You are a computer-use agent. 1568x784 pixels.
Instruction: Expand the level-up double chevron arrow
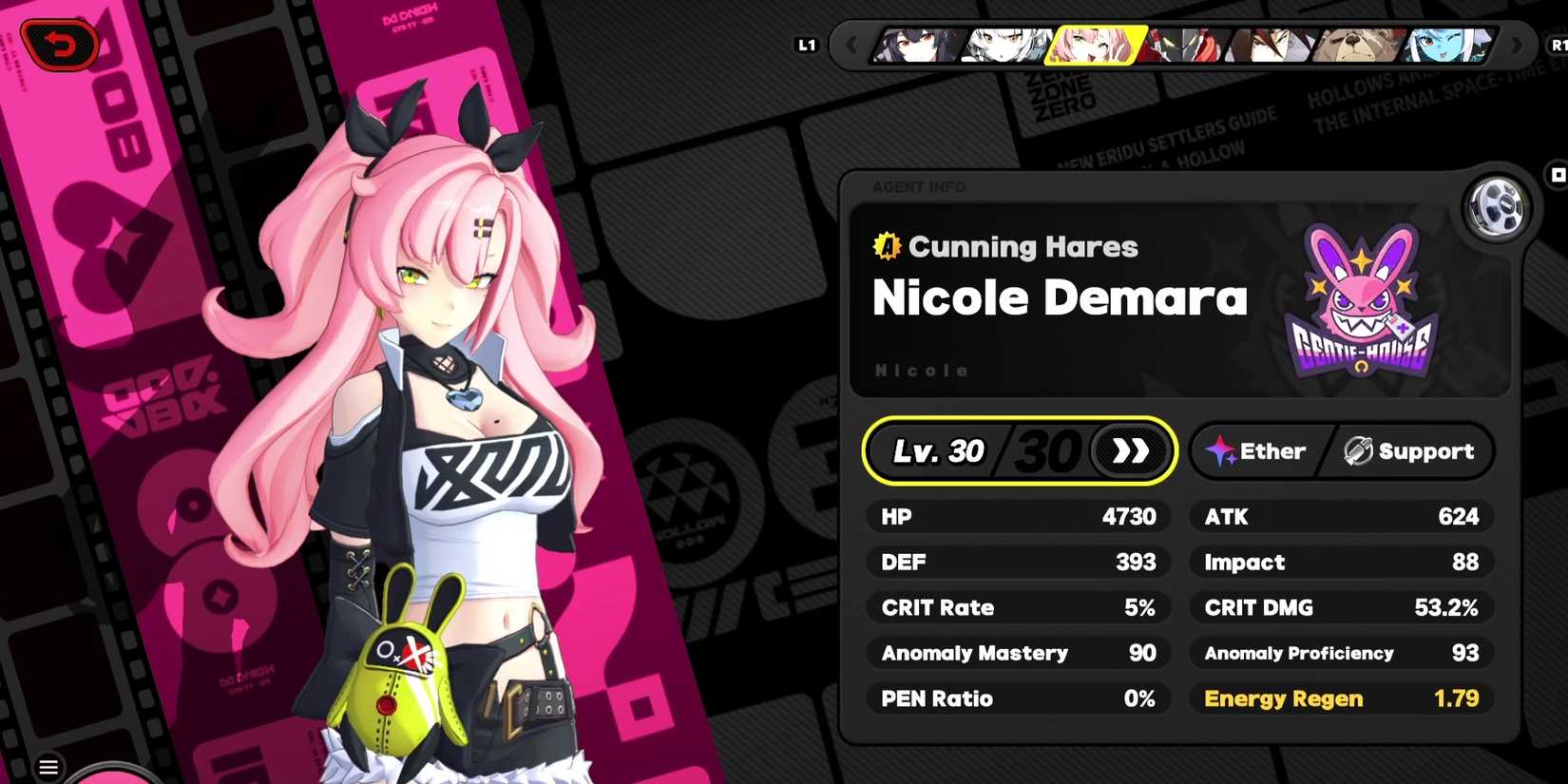(1131, 451)
